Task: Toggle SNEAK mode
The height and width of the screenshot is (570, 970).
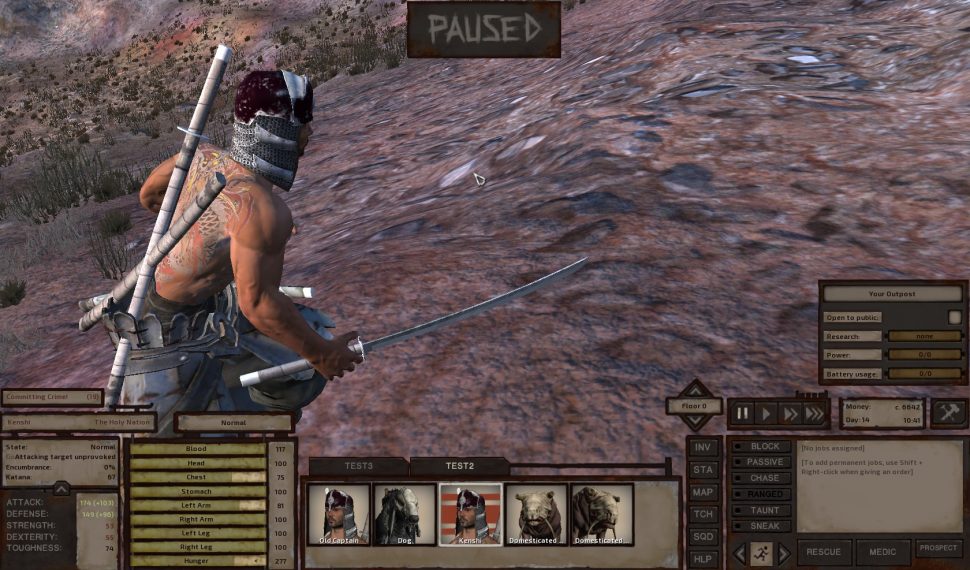Action: tap(763, 526)
